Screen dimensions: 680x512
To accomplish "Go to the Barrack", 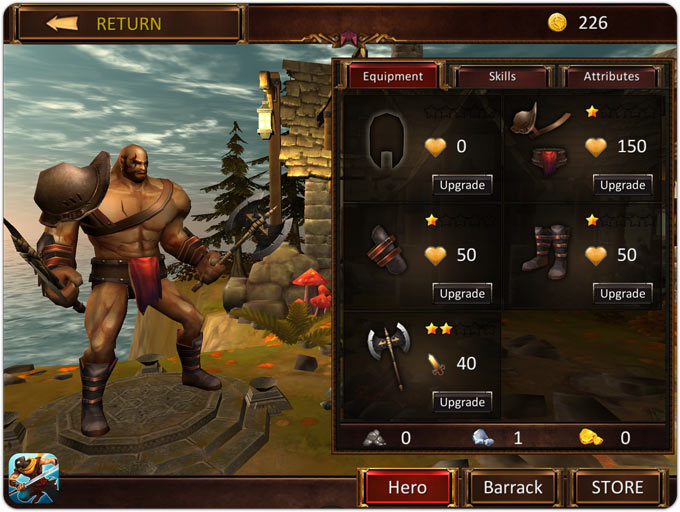I will [513, 488].
